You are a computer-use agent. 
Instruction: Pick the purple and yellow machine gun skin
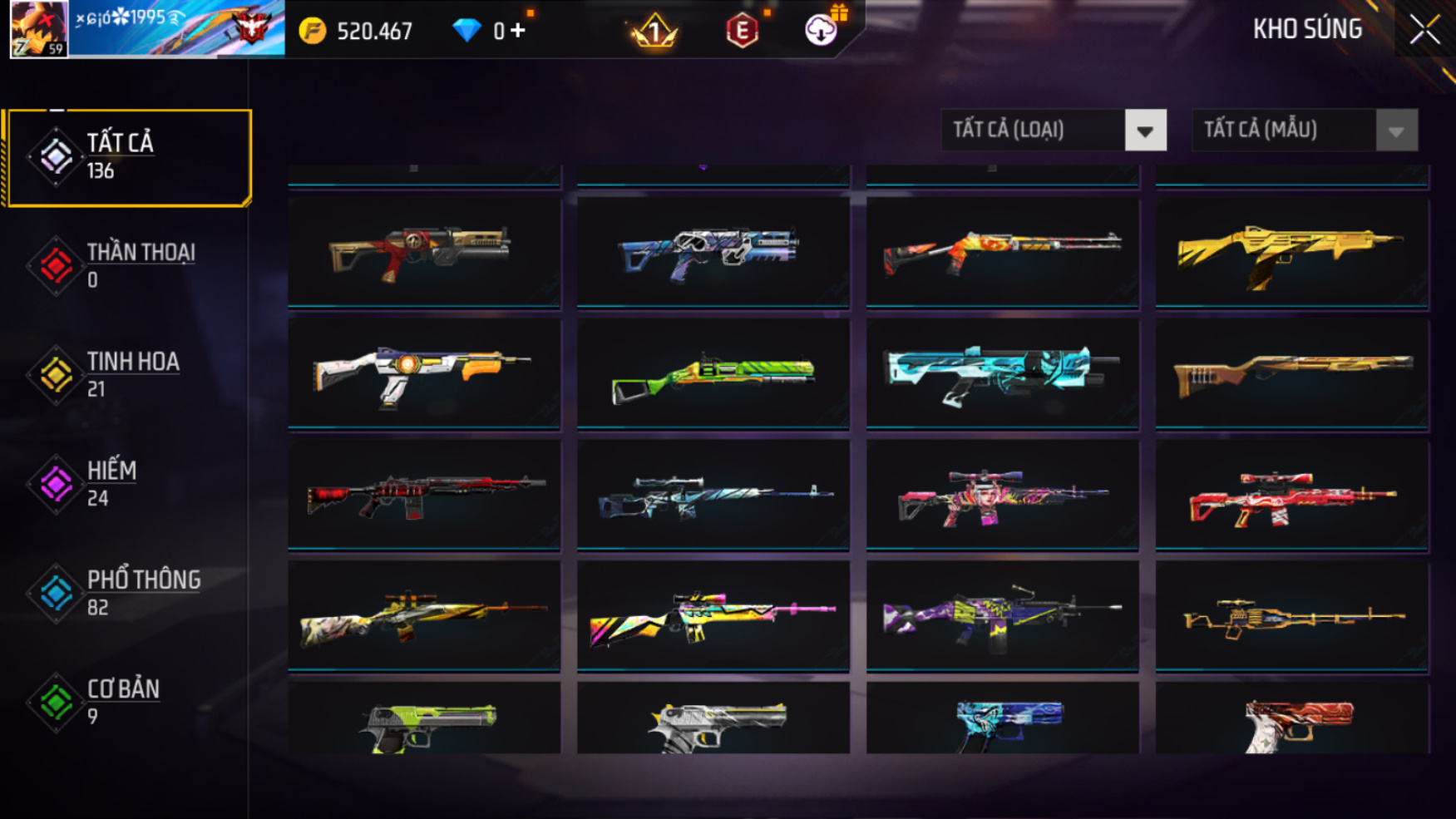point(1002,616)
